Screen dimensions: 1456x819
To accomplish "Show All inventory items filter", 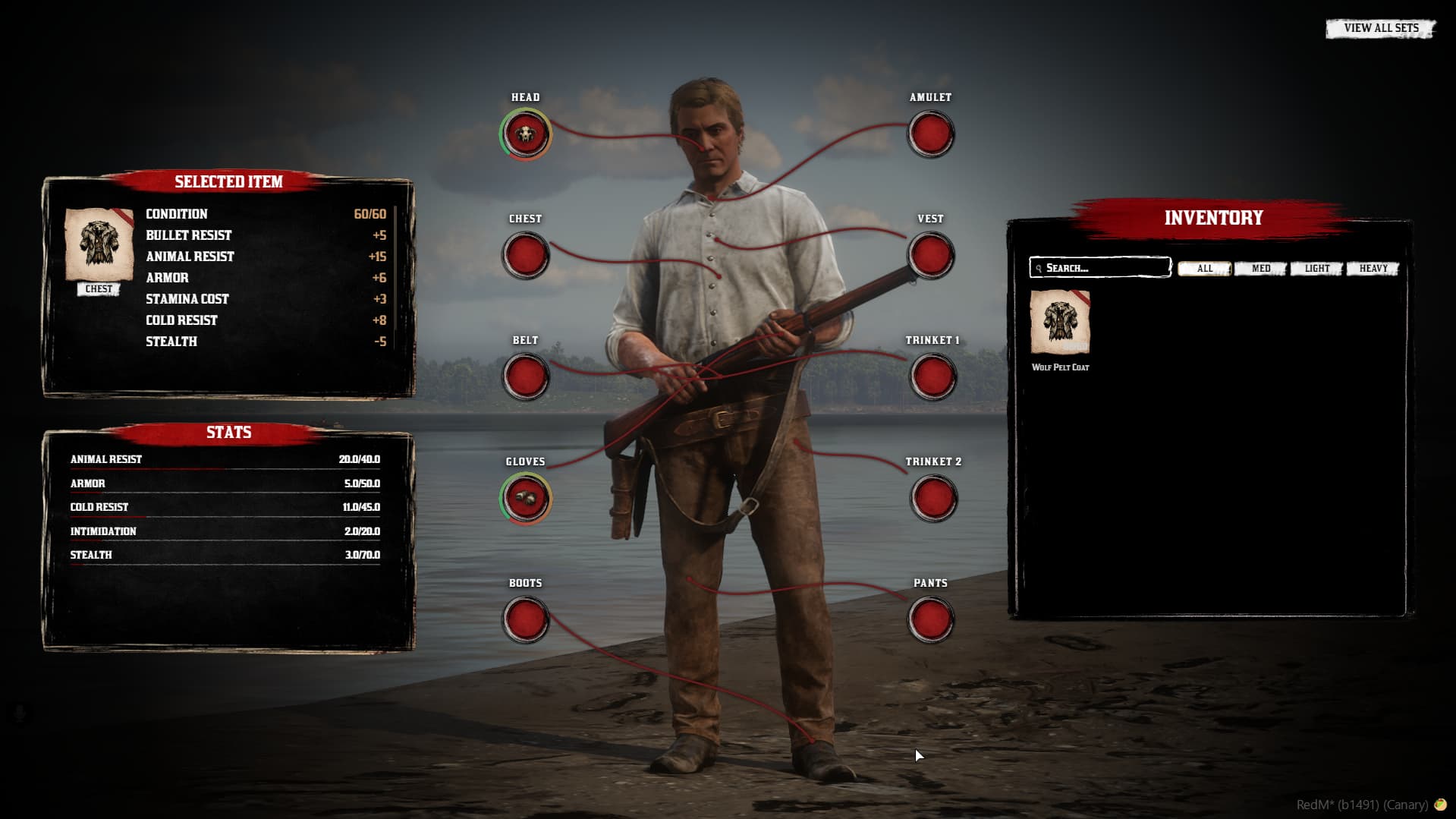I will (1204, 269).
